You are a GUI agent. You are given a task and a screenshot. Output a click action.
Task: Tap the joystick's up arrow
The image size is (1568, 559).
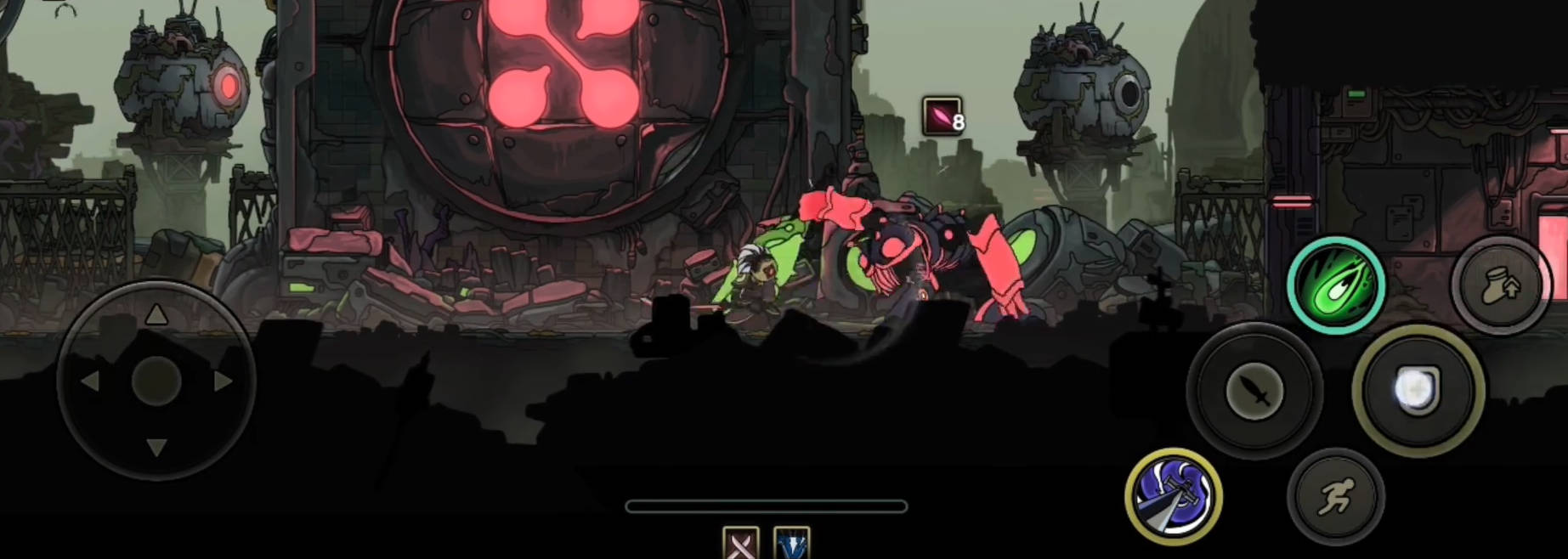(x=156, y=316)
